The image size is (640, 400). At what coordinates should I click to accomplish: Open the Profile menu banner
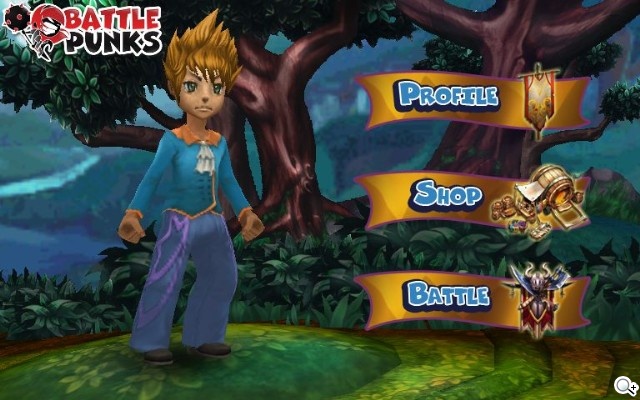(449, 96)
